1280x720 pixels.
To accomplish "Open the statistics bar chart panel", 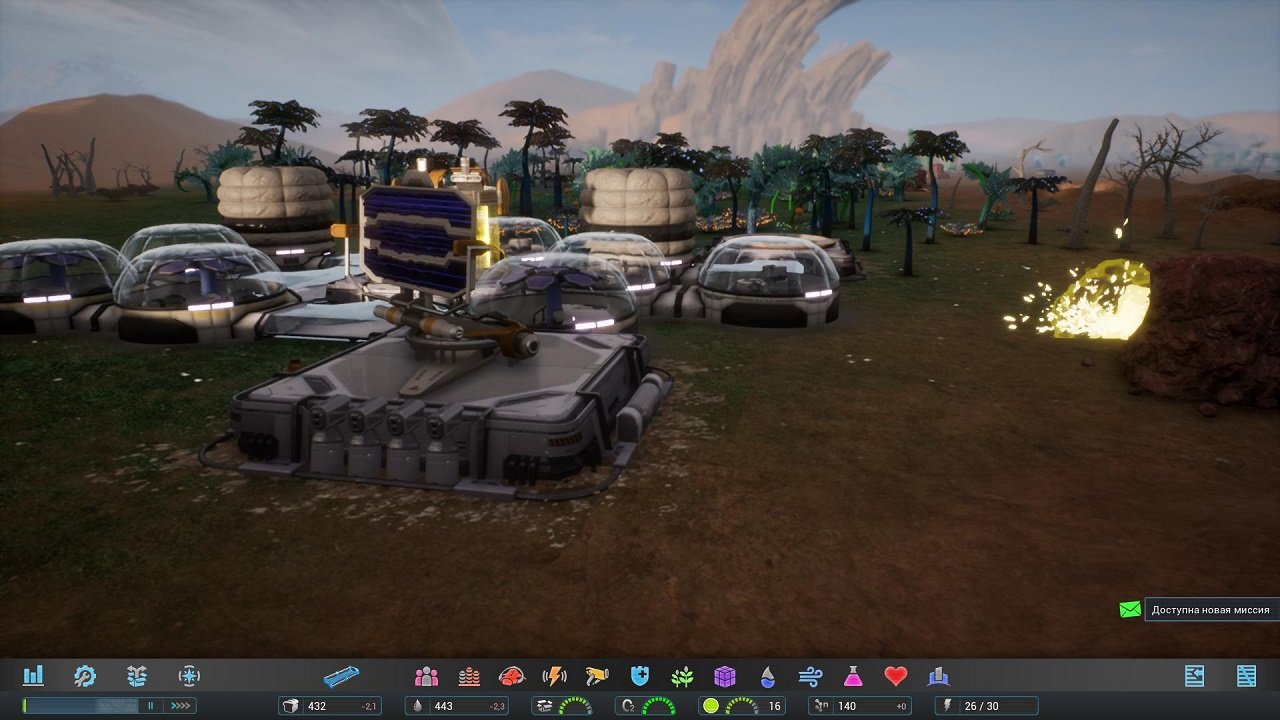I will click(x=33, y=677).
